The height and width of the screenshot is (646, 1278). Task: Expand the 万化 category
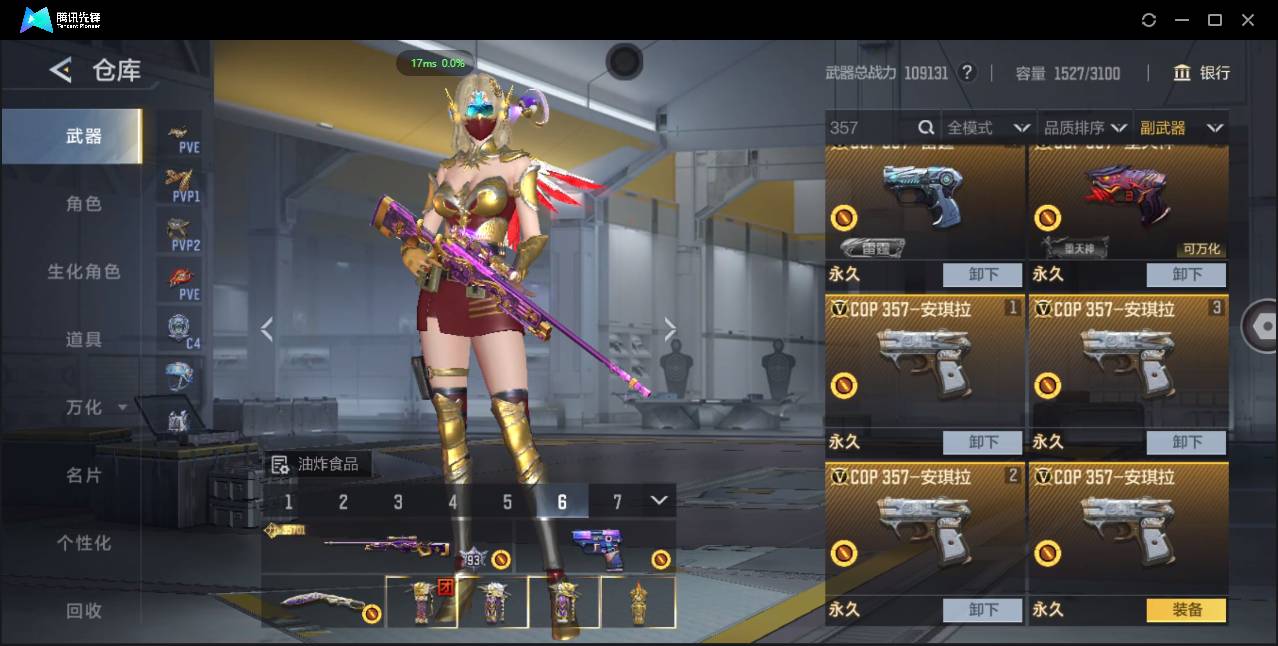(94, 408)
